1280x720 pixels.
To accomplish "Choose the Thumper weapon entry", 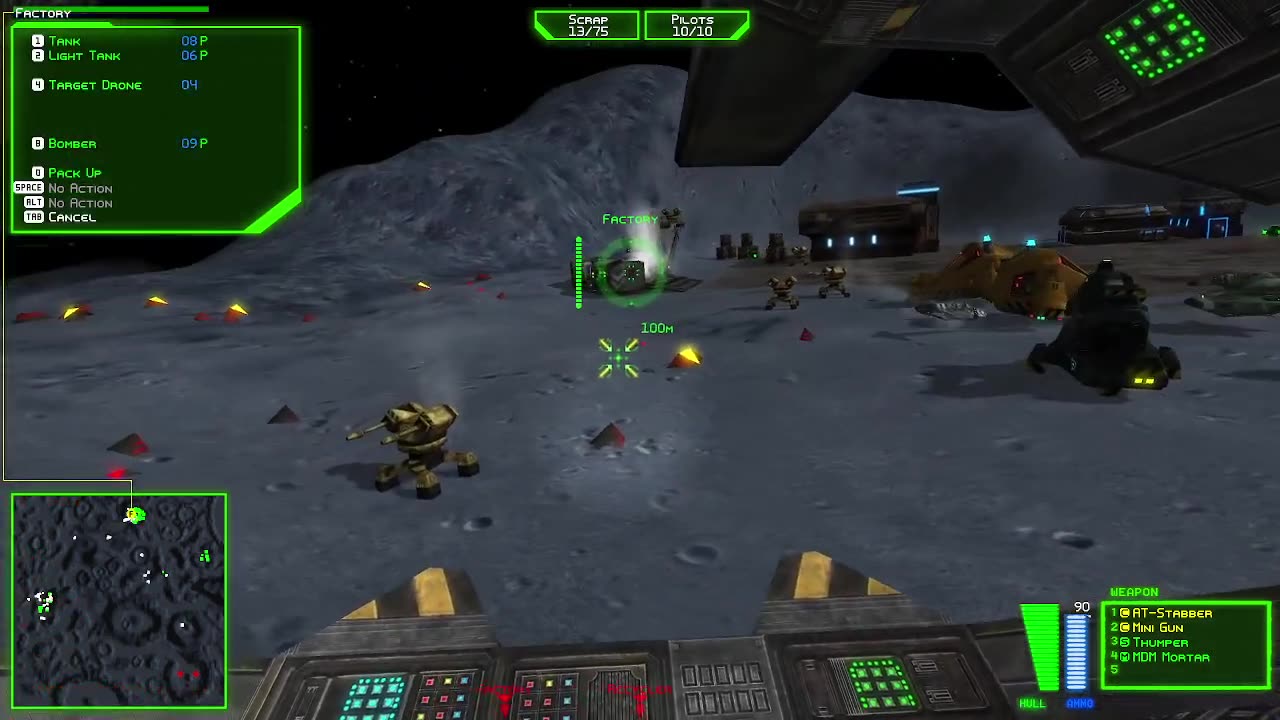I will (x=1160, y=643).
